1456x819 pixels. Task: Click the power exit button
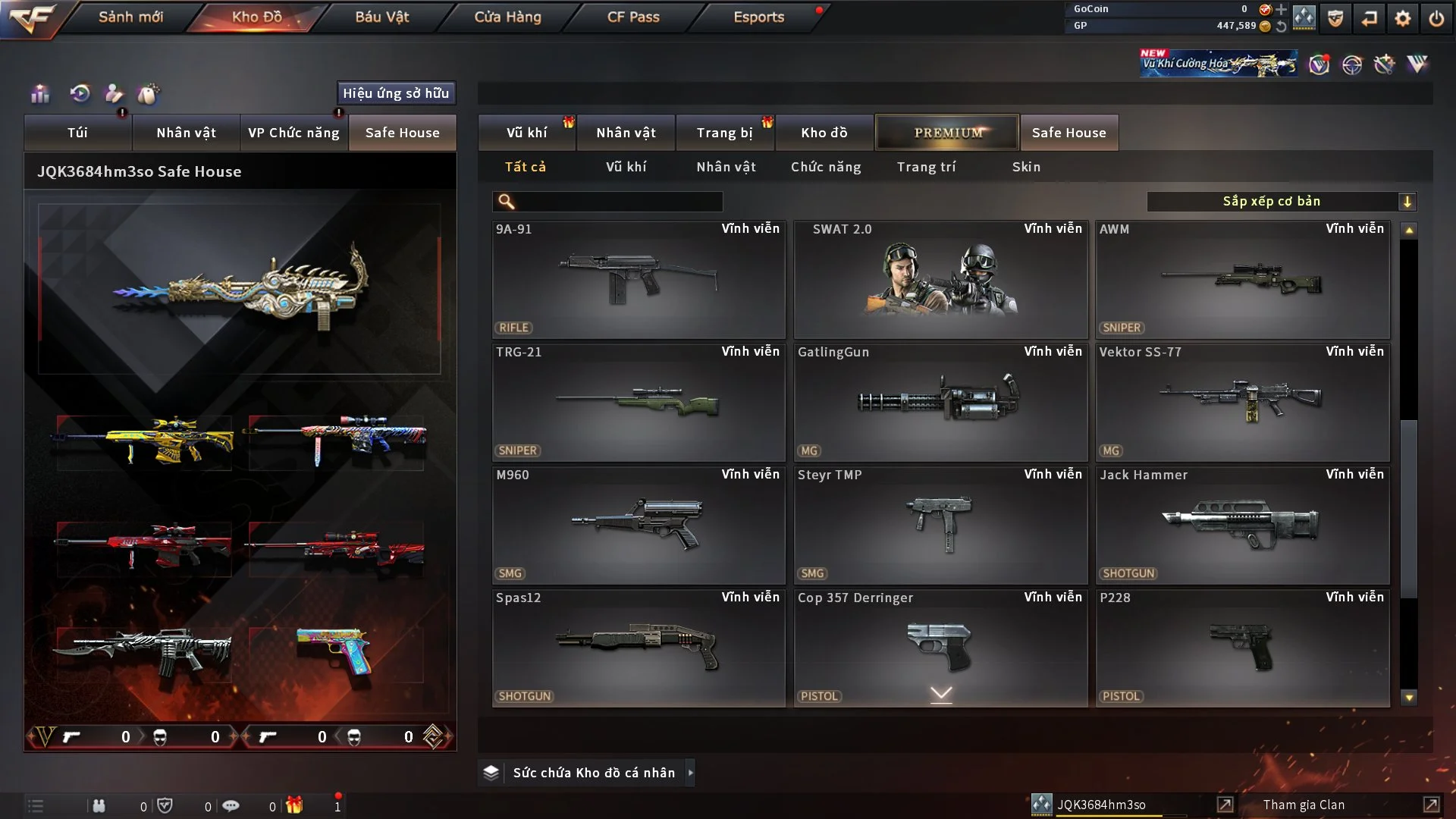[x=1436, y=18]
